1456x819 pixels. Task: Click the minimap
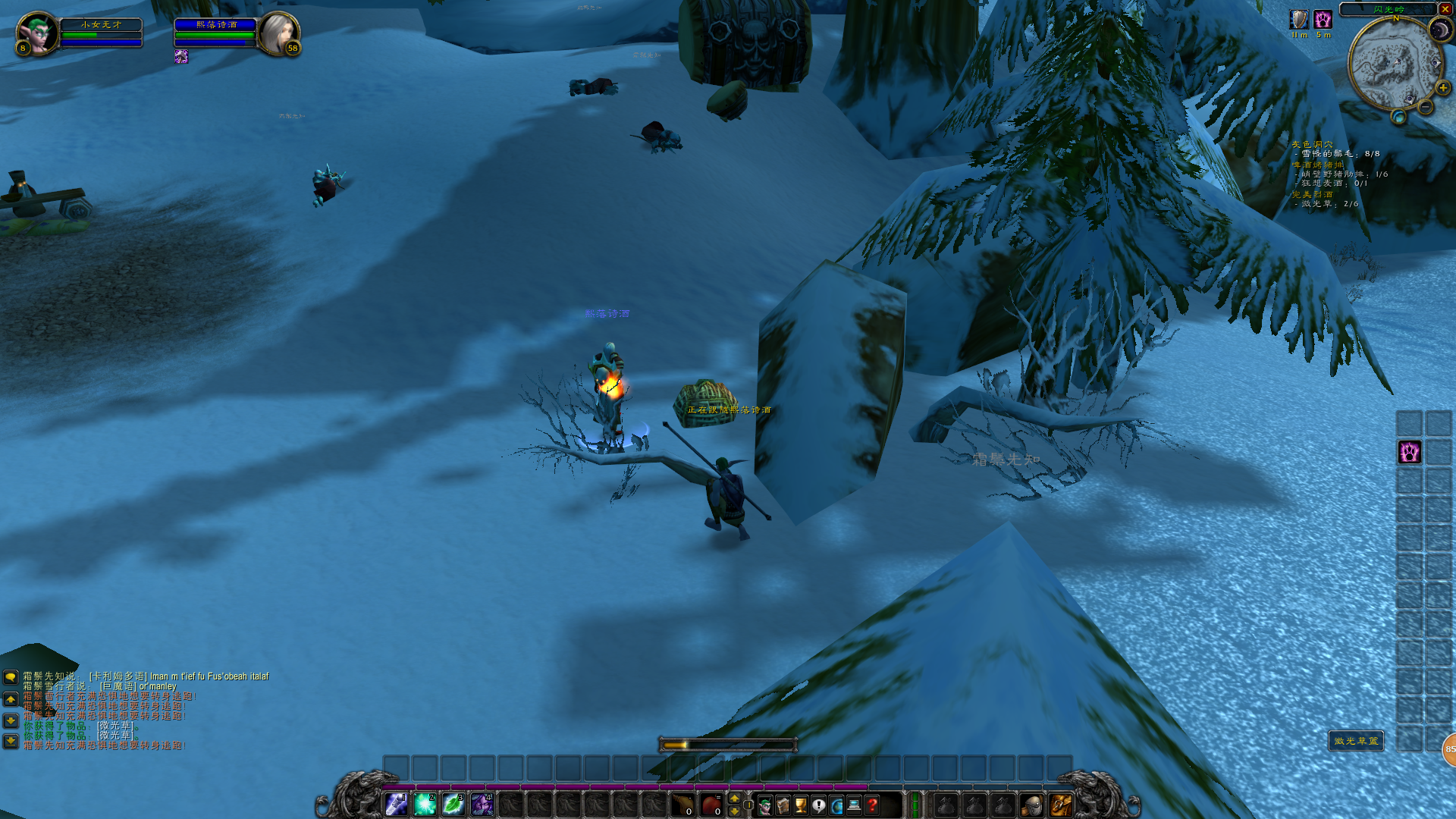[x=1394, y=64]
